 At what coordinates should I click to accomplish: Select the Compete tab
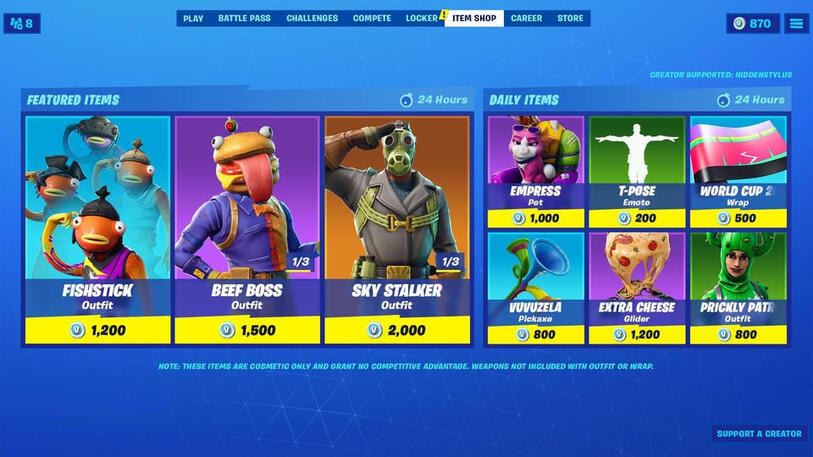point(372,18)
